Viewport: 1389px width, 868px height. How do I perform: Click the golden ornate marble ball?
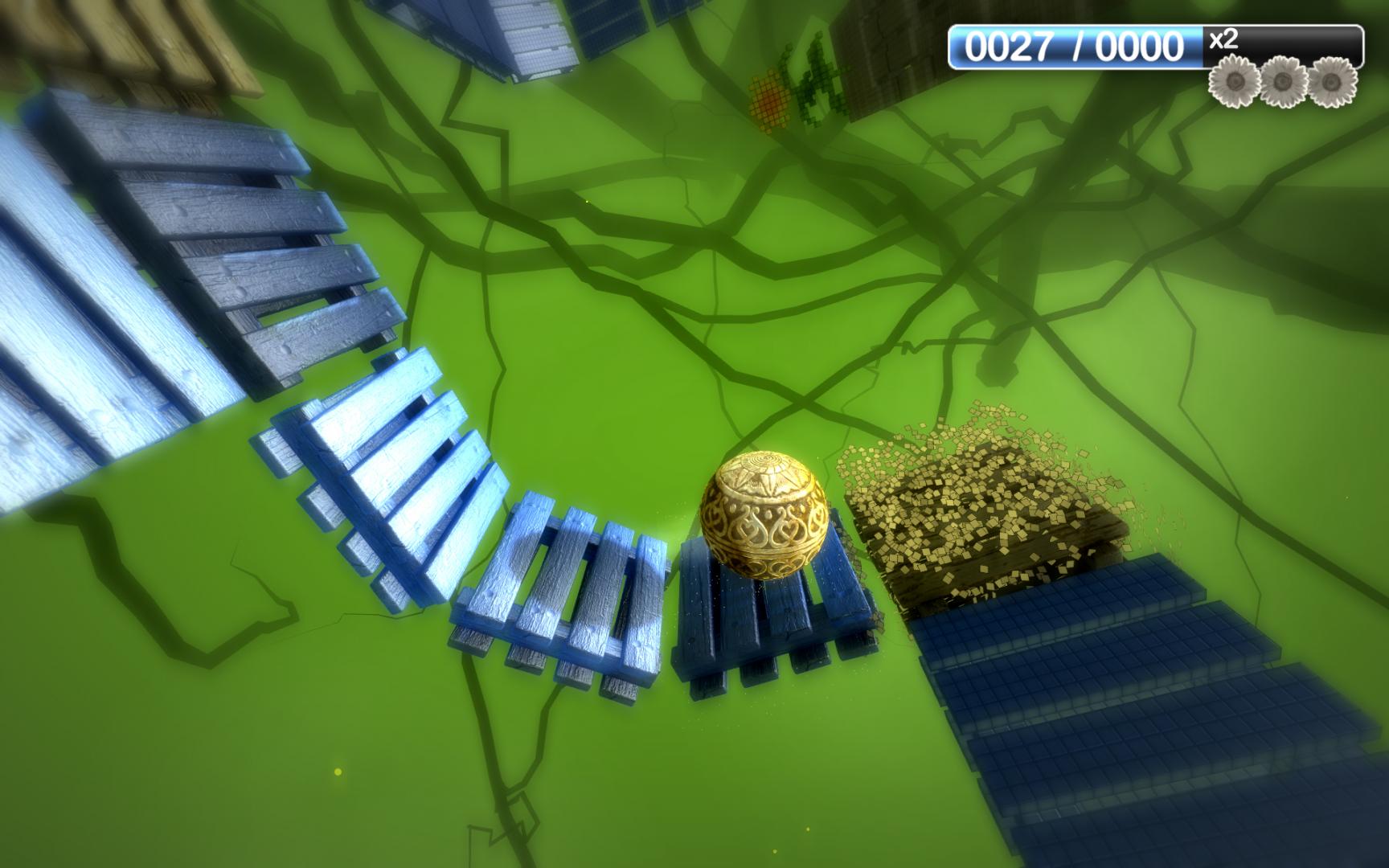tap(762, 517)
